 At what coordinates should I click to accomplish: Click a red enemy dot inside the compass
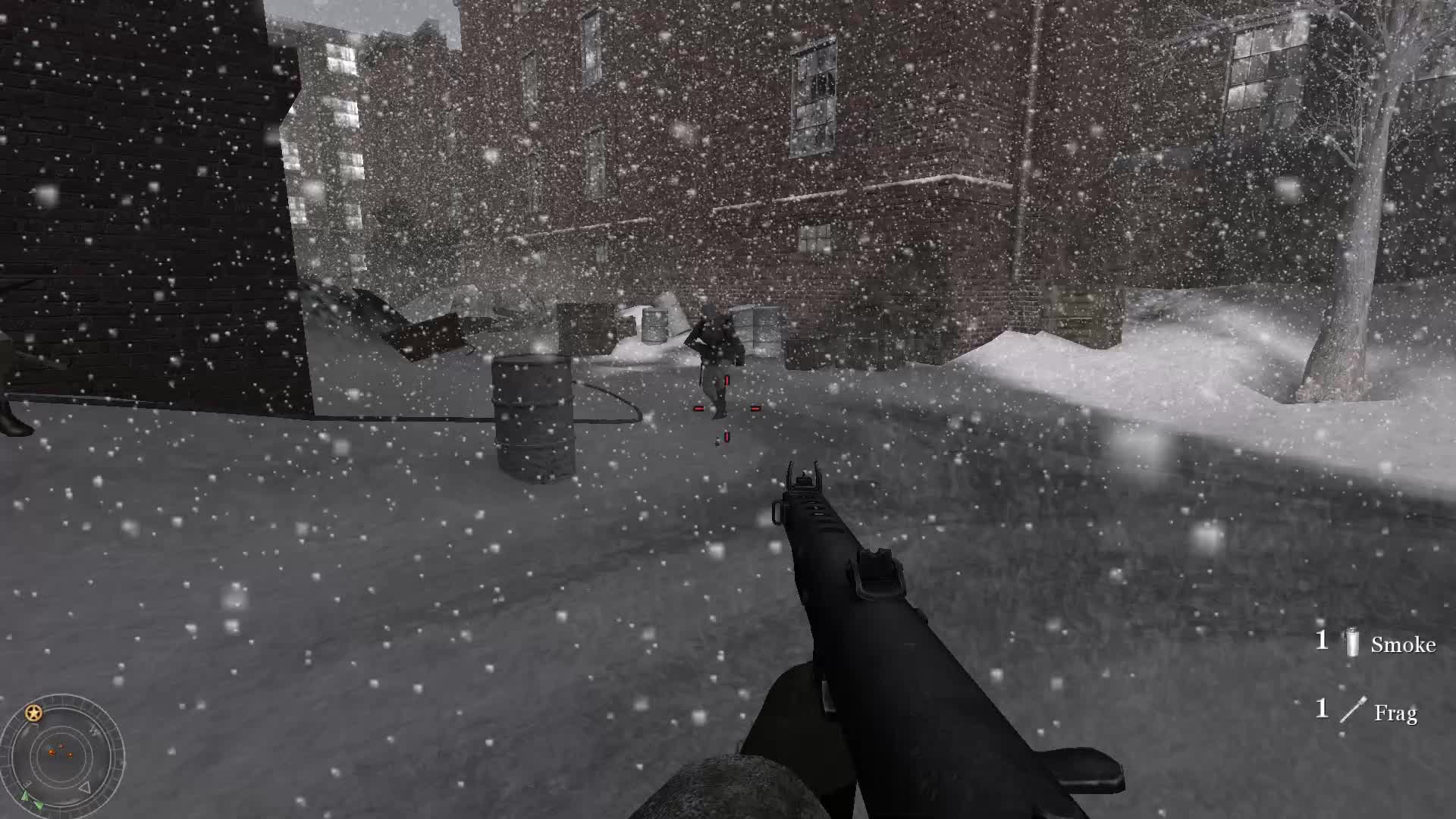click(51, 752)
